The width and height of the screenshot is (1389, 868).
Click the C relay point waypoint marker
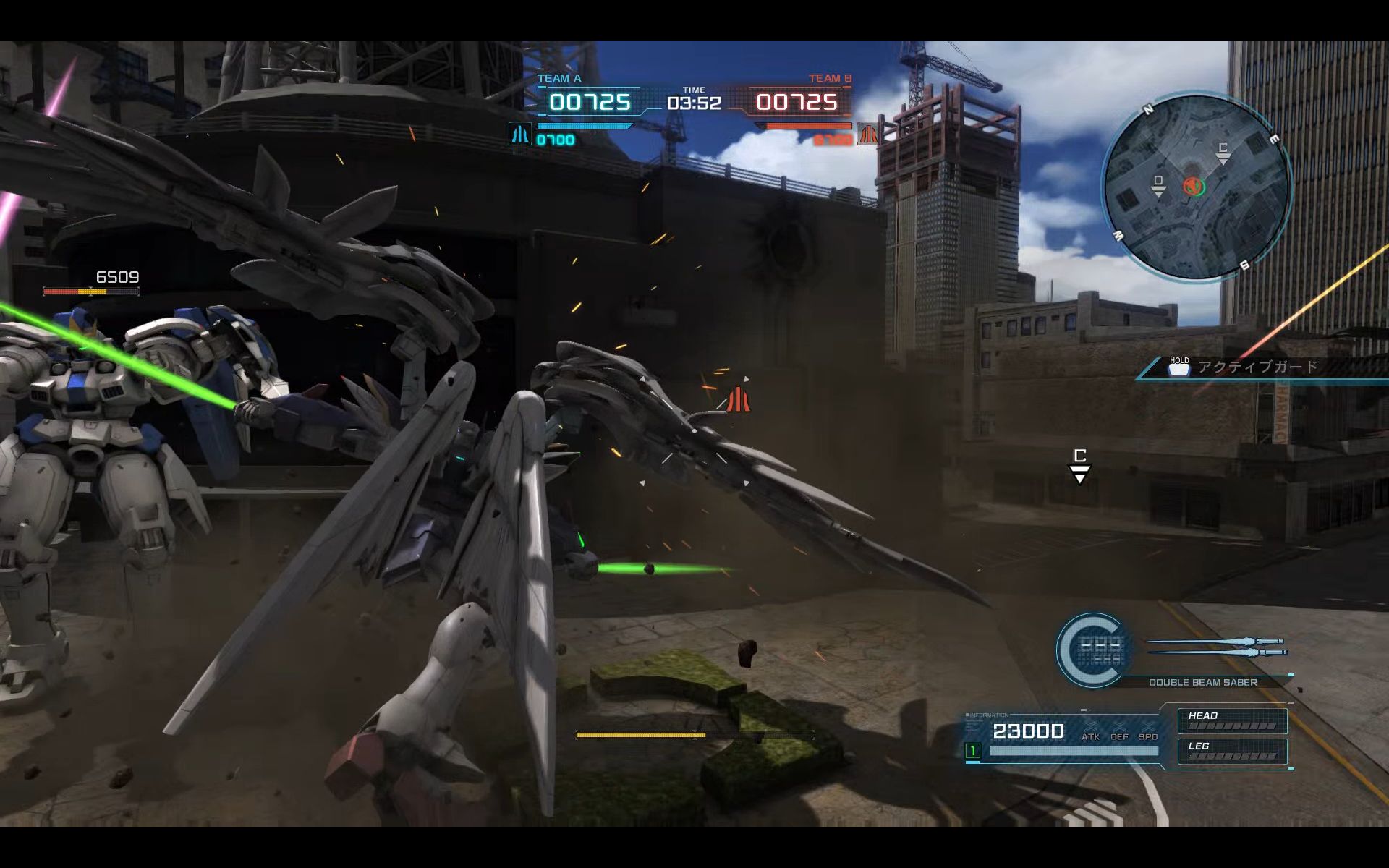(1079, 464)
